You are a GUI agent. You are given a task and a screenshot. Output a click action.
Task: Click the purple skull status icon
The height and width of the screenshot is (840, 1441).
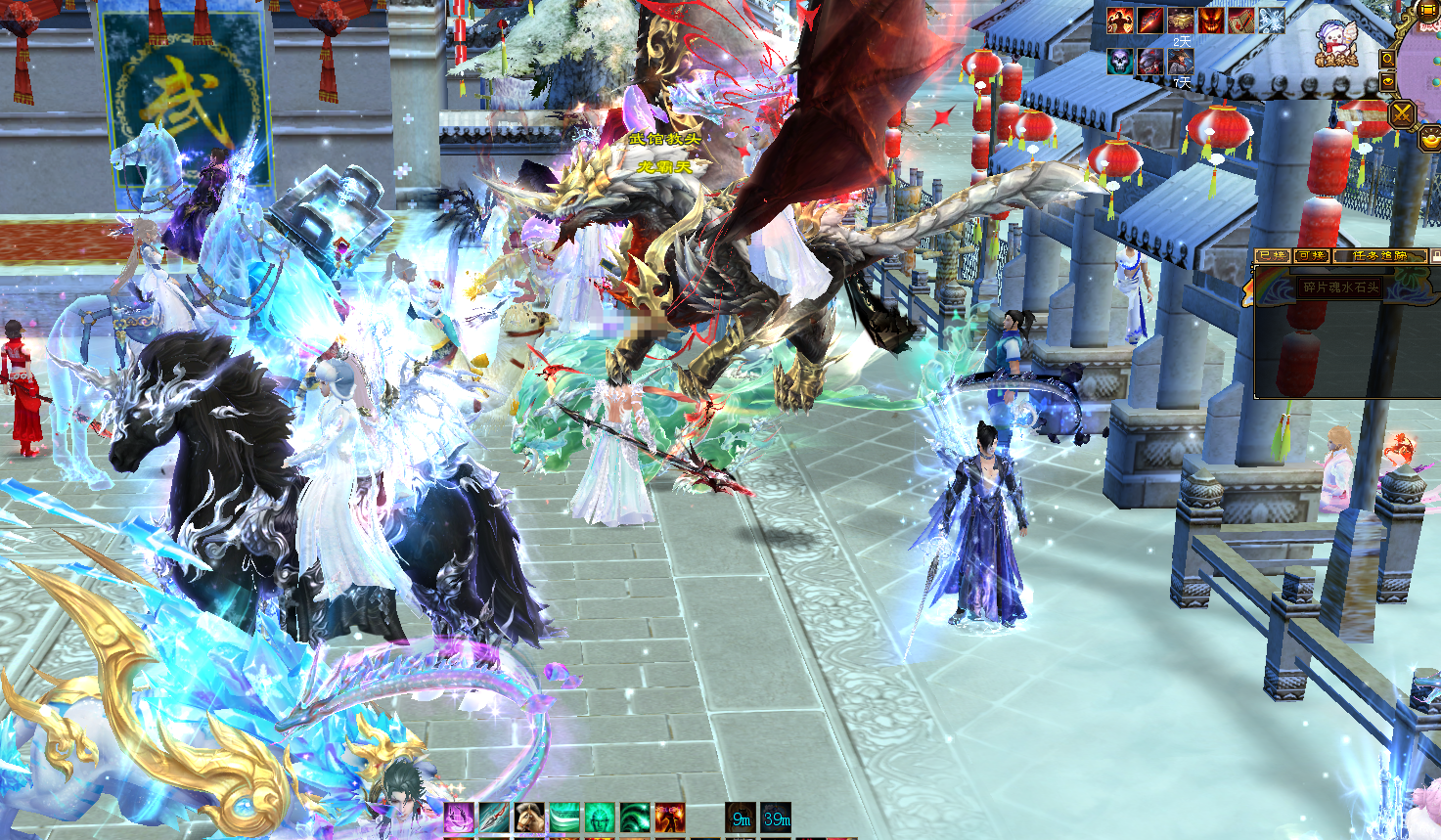(x=1120, y=61)
